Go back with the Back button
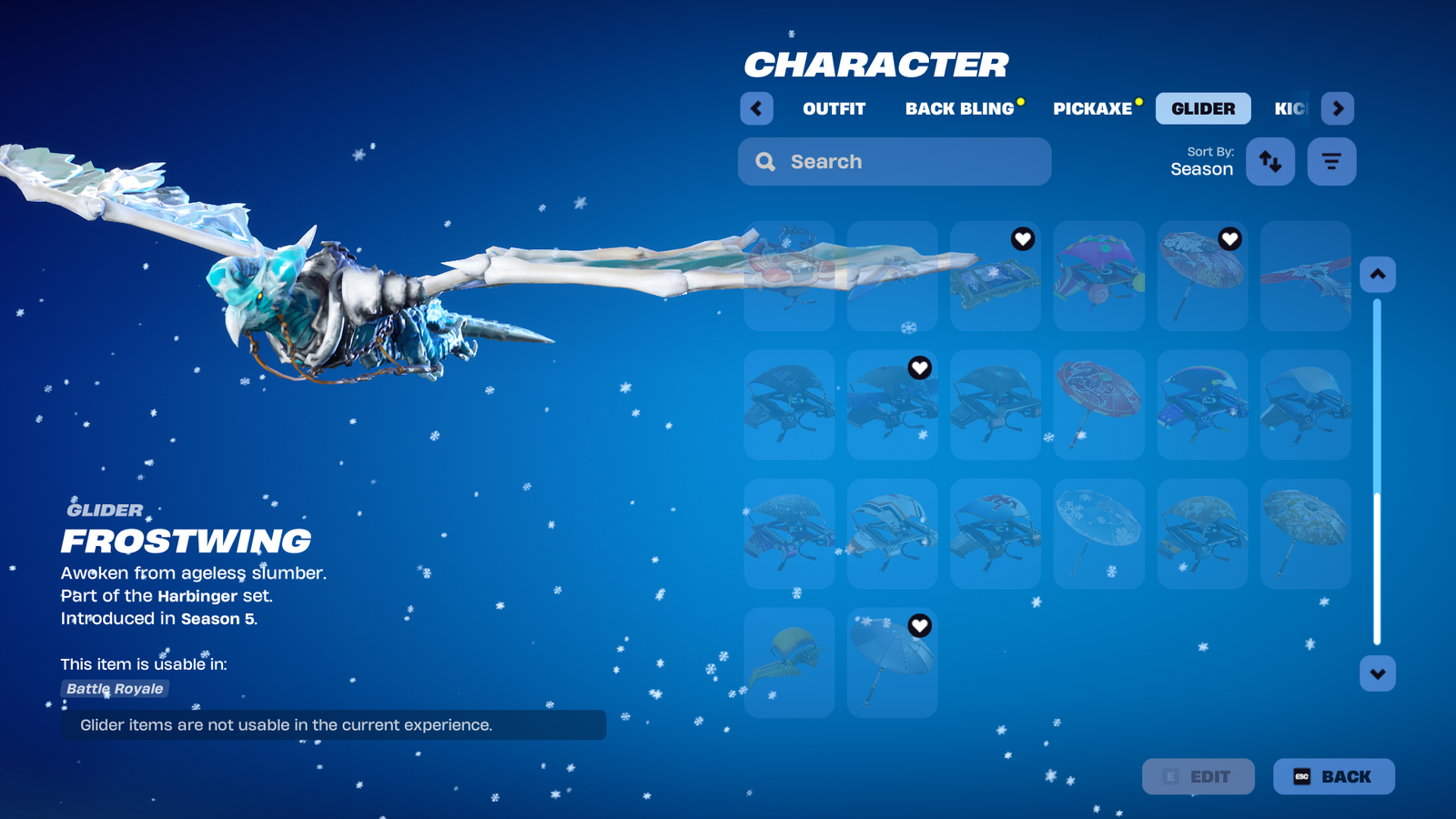 coord(1333,776)
